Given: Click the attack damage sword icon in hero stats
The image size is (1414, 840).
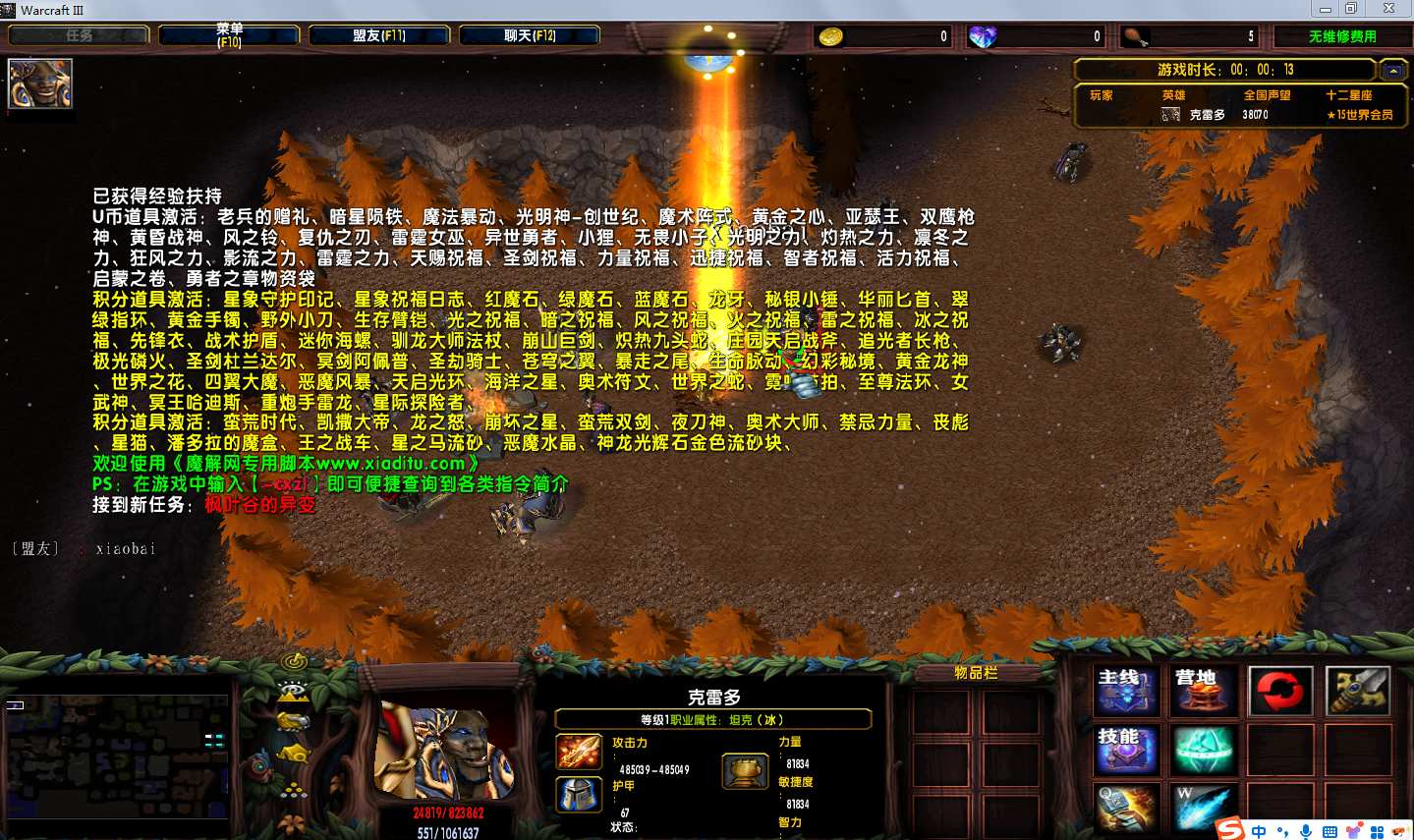Looking at the screenshot, I should 579,753.
